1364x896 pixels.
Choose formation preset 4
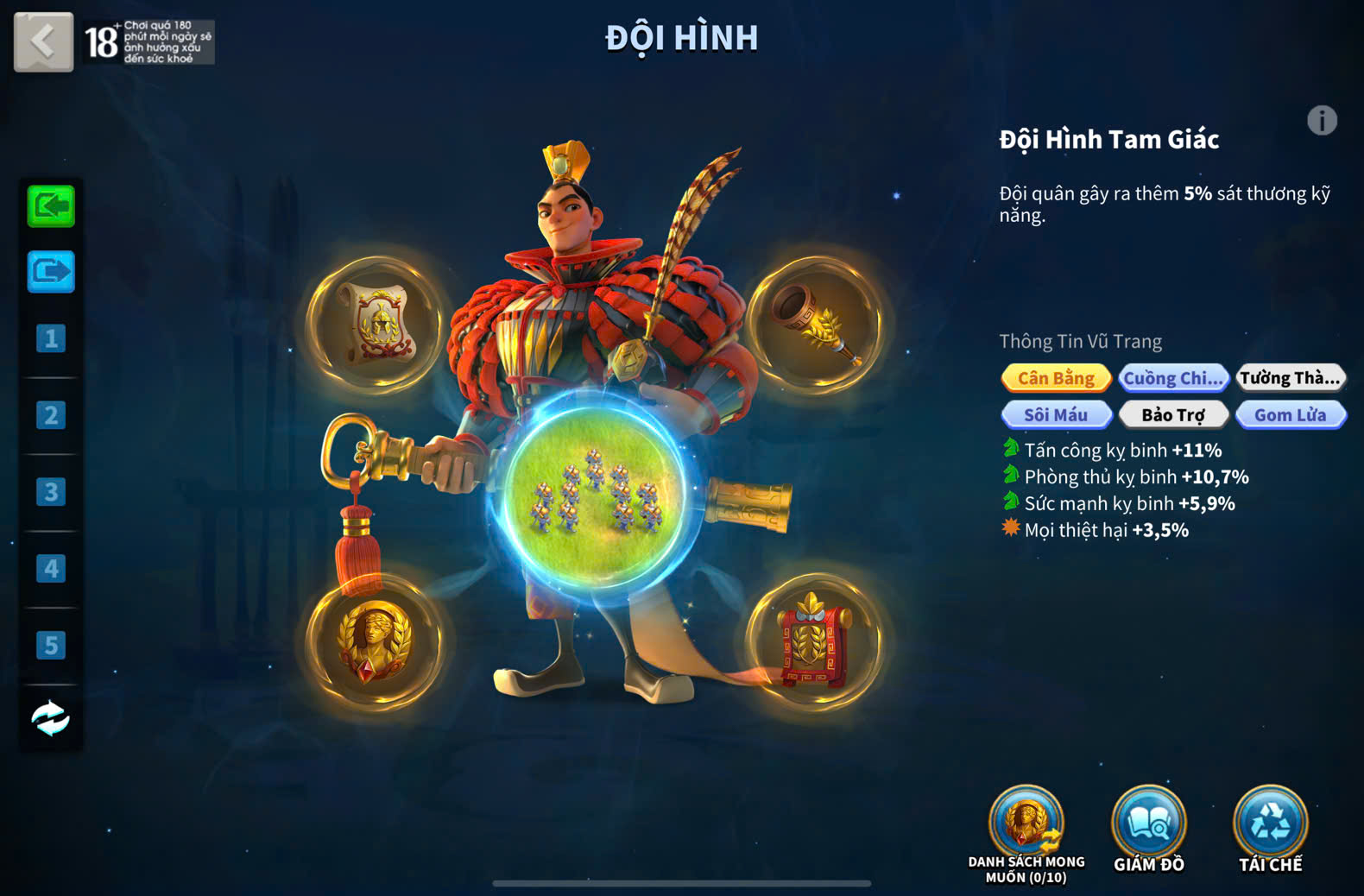[x=51, y=569]
